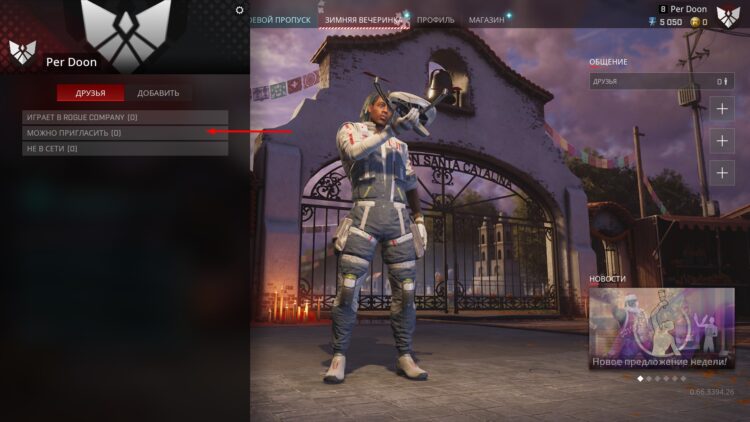Open the Боевой пропуск tab
Screen dimensions: 750x422
(x=281, y=20)
